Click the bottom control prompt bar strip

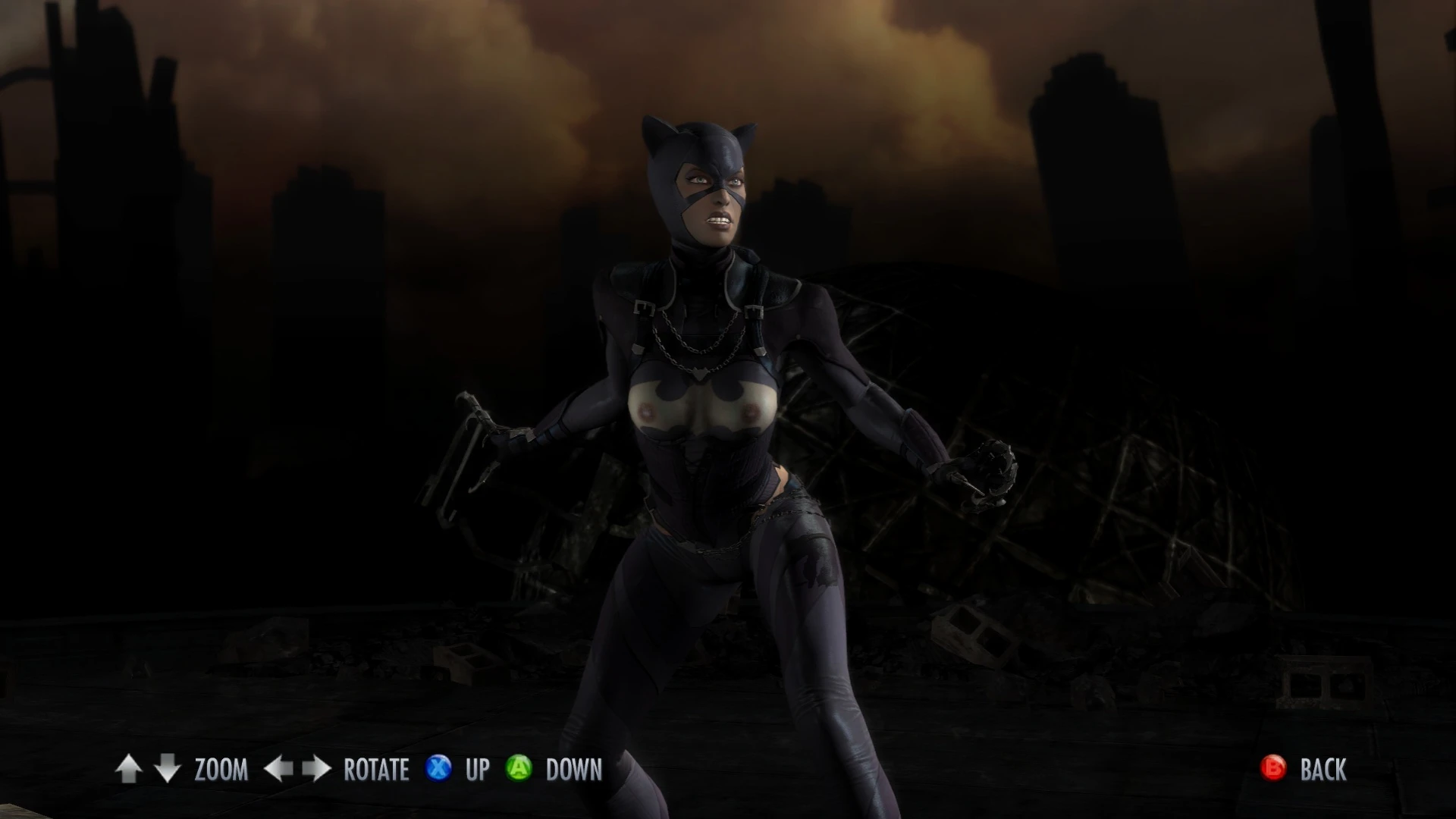click(728, 770)
